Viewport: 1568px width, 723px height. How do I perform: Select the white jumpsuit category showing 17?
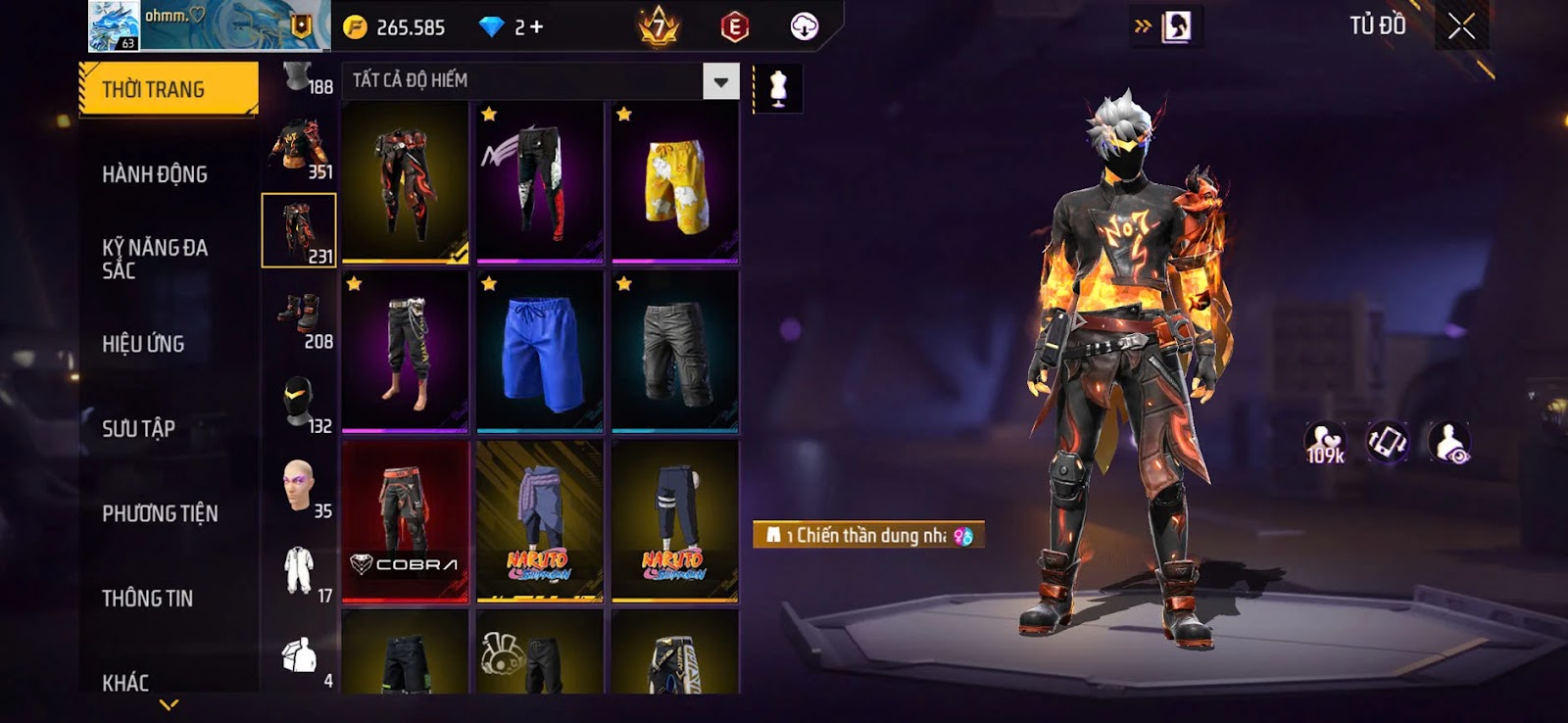[299, 571]
